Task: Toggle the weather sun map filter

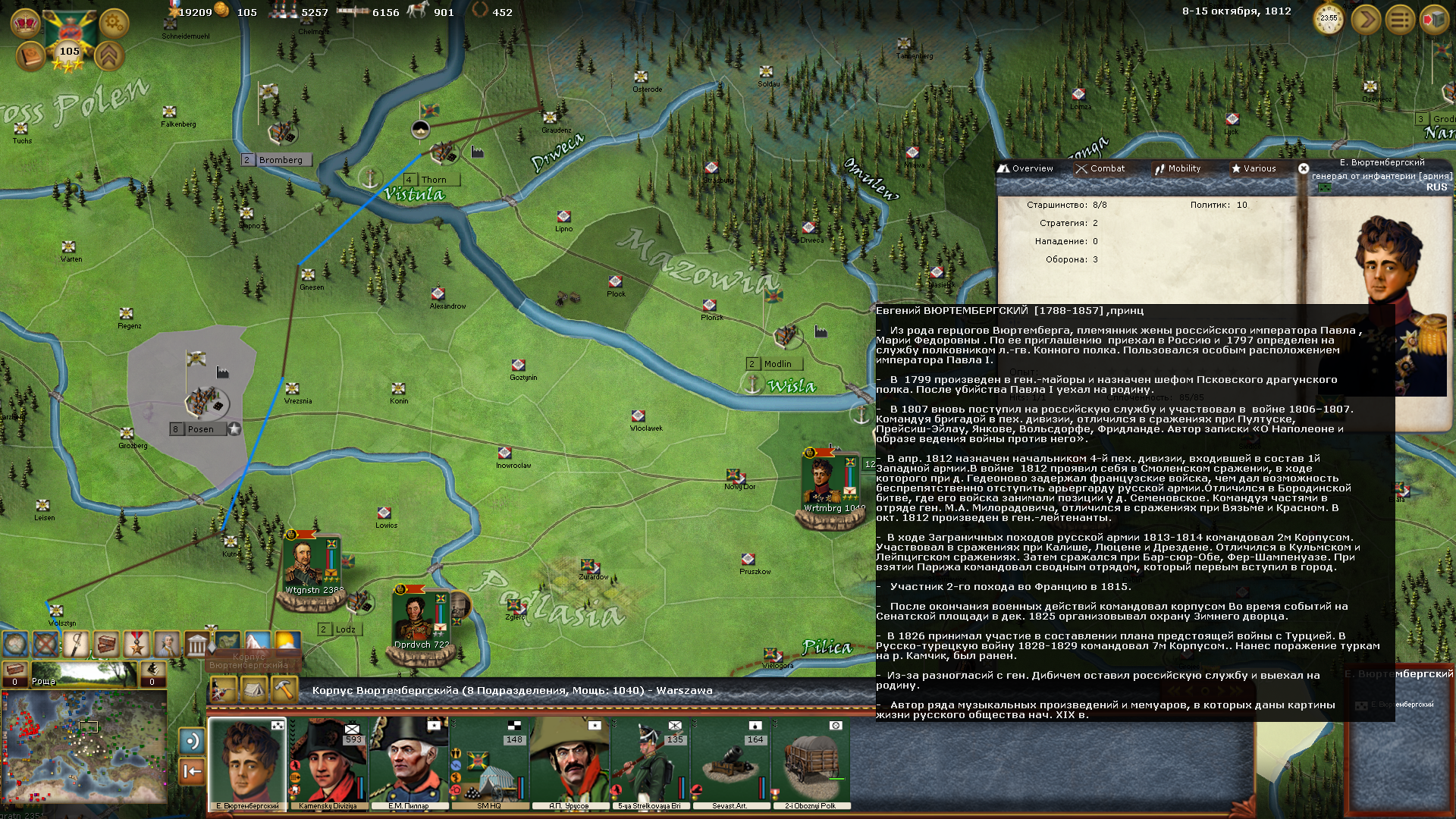Action: coord(287,643)
